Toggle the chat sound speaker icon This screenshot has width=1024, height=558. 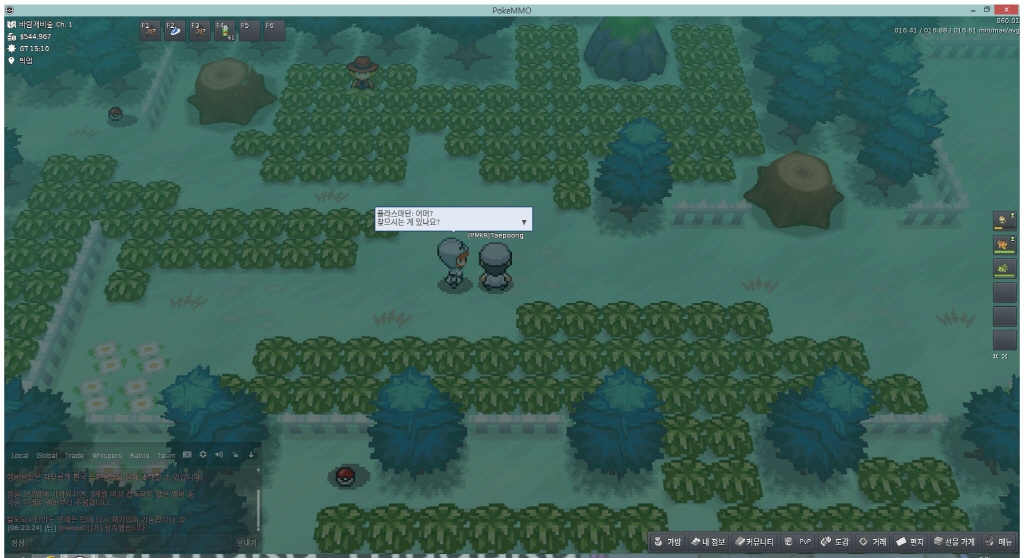[219, 456]
